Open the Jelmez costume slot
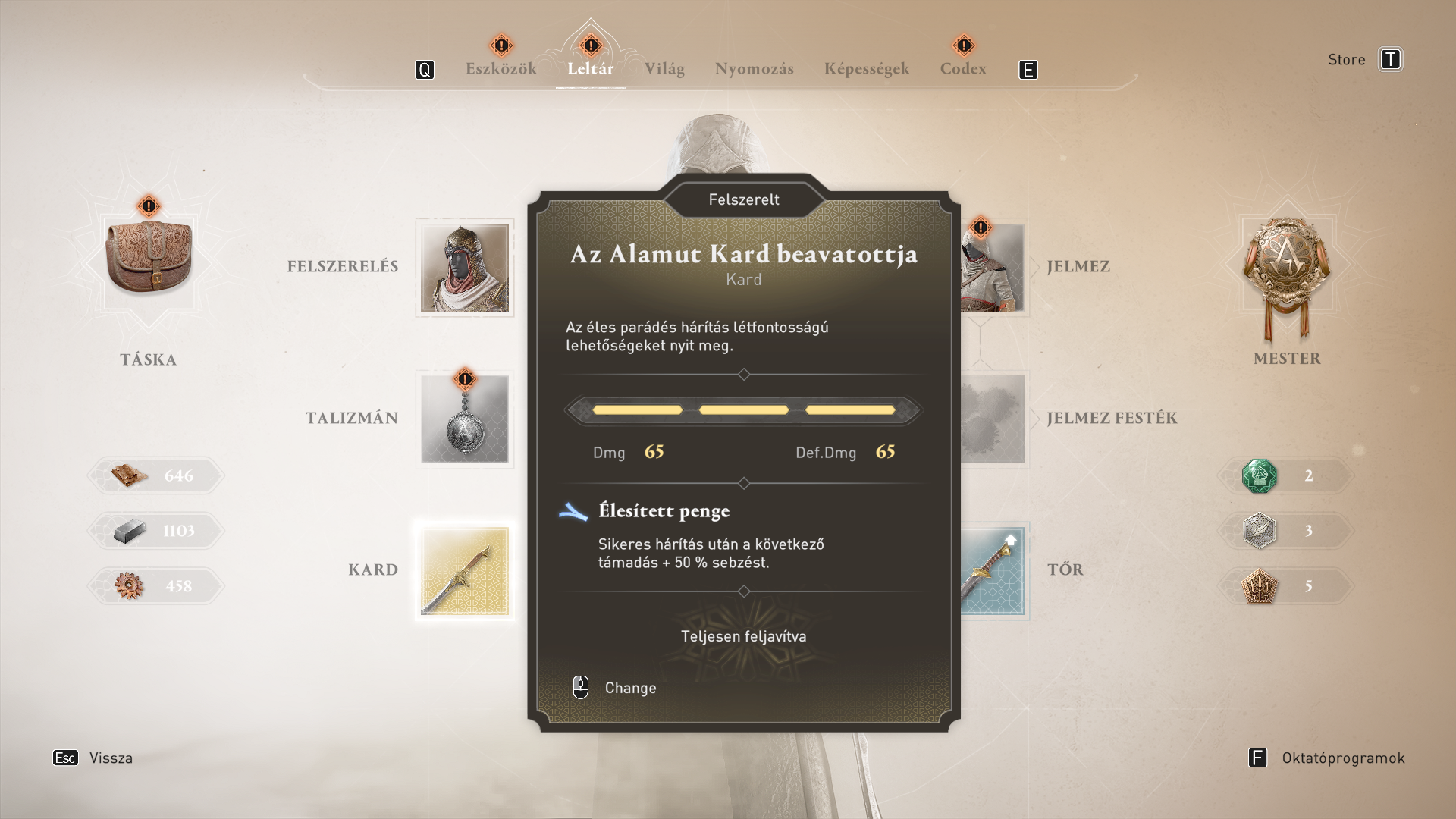The width and height of the screenshot is (1456, 819). (x=993, y=268)
